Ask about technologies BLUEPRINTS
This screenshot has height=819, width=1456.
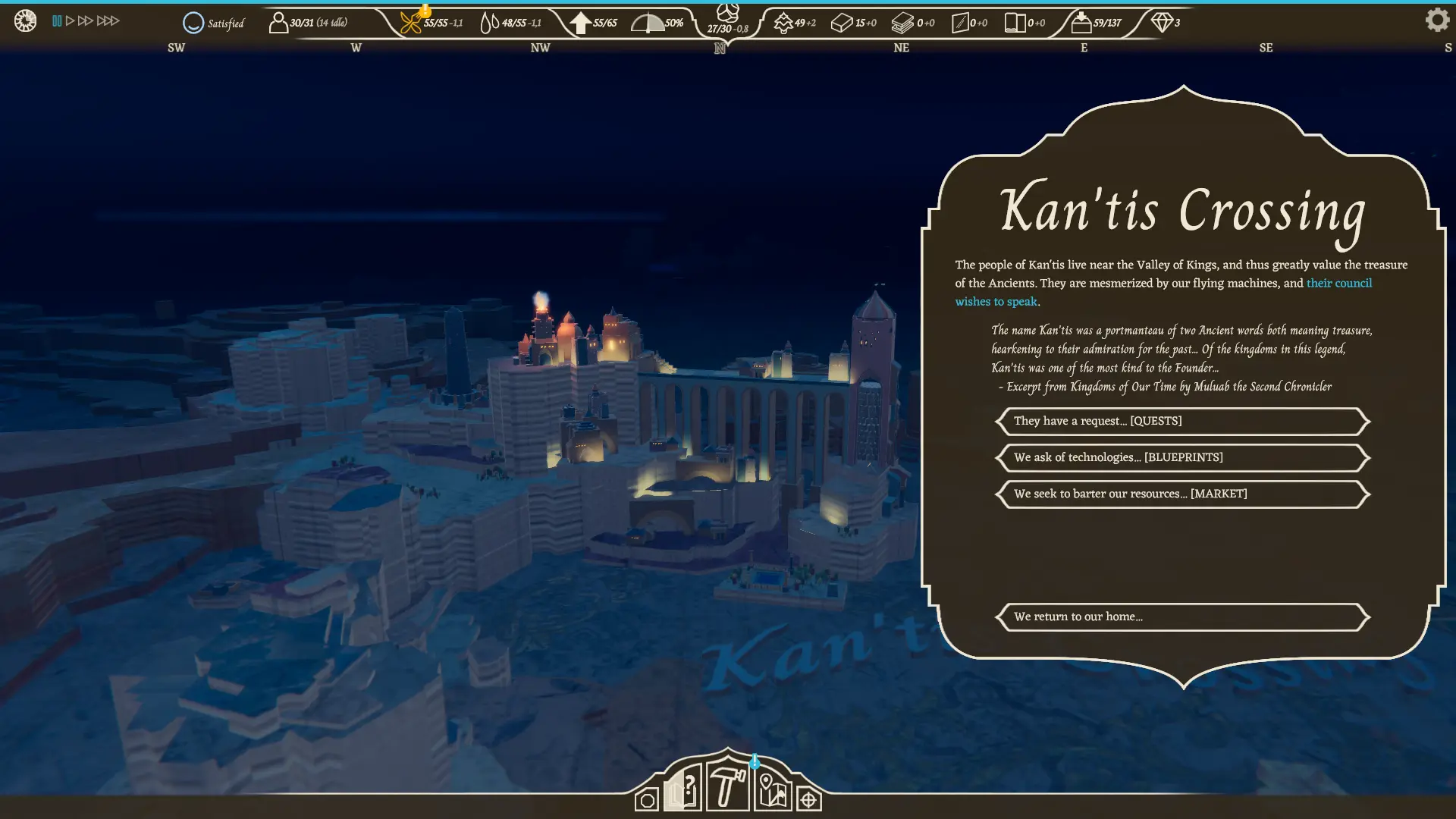click(1181, 457)
